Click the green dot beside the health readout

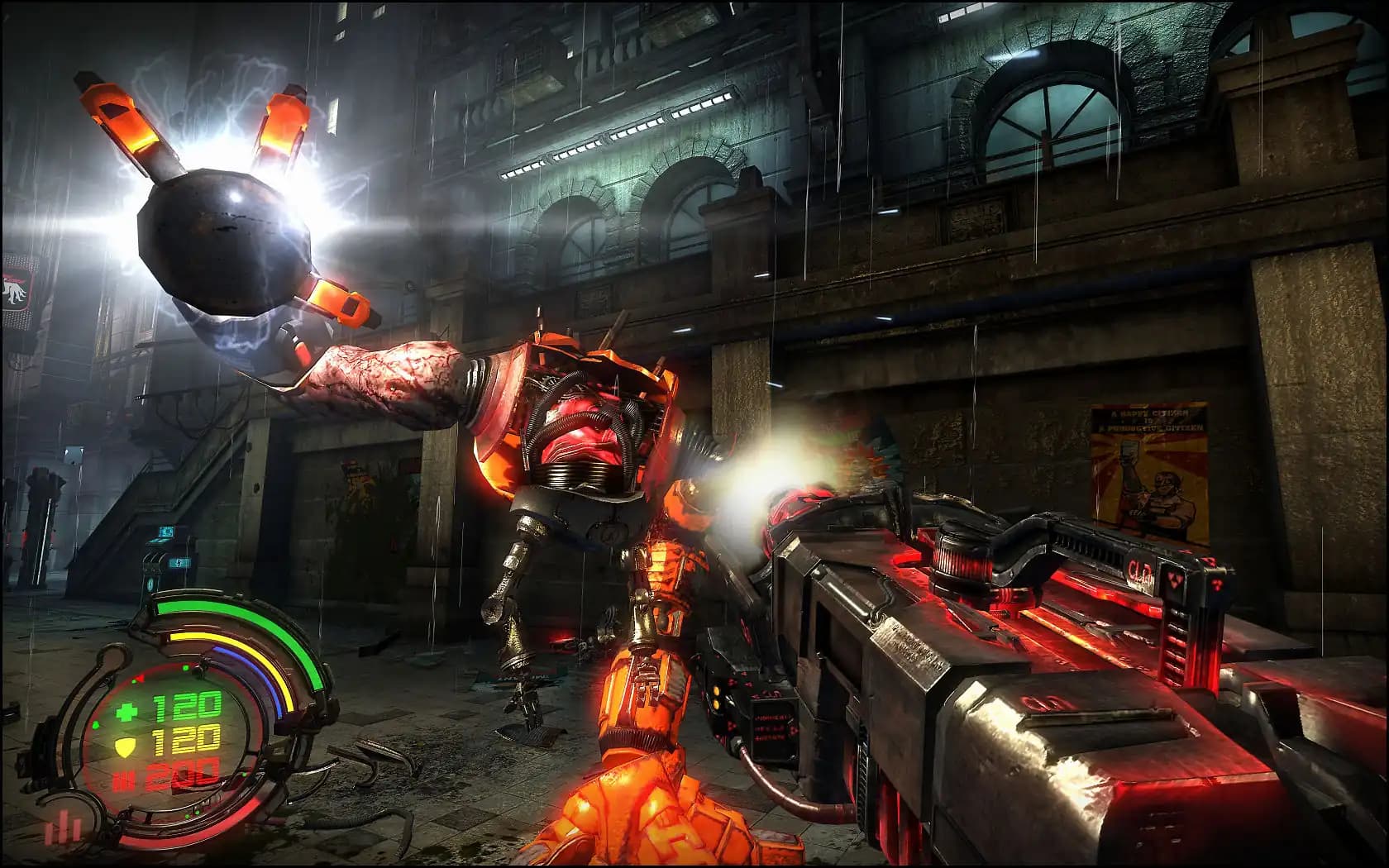click(96, 725)
